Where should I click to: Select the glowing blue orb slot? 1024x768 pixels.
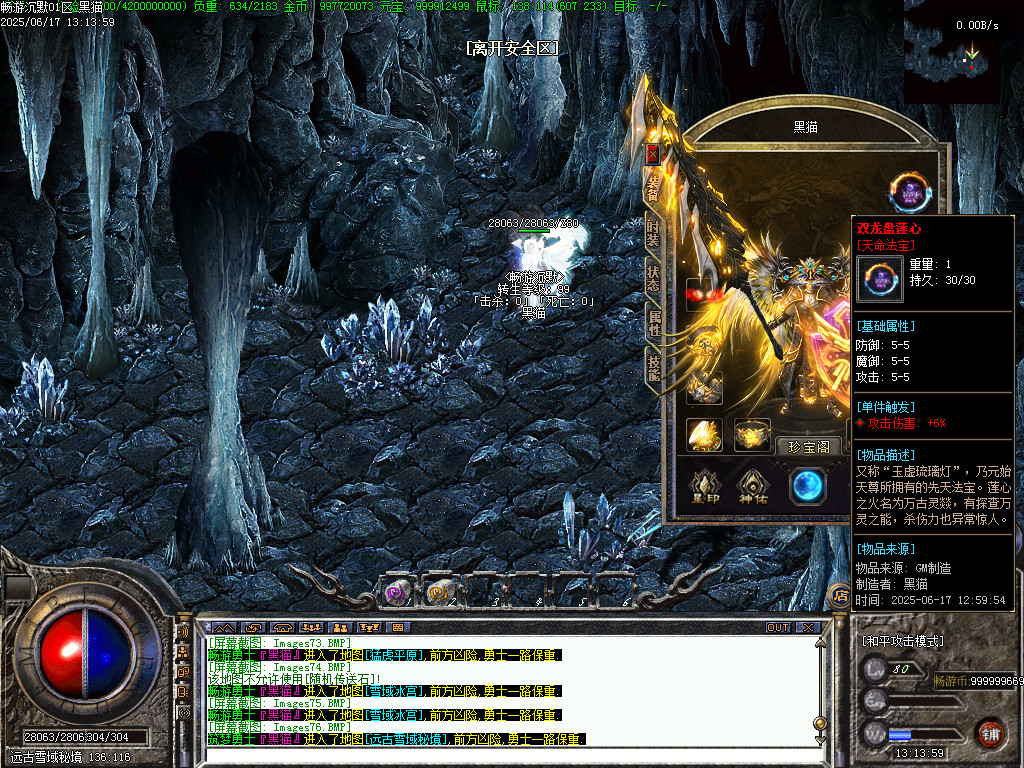click(x=807, y=486)
